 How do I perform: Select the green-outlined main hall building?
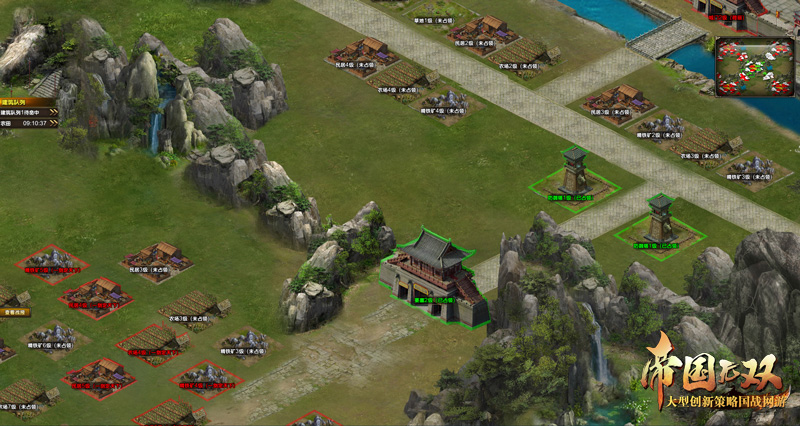[x=432, y=276]
